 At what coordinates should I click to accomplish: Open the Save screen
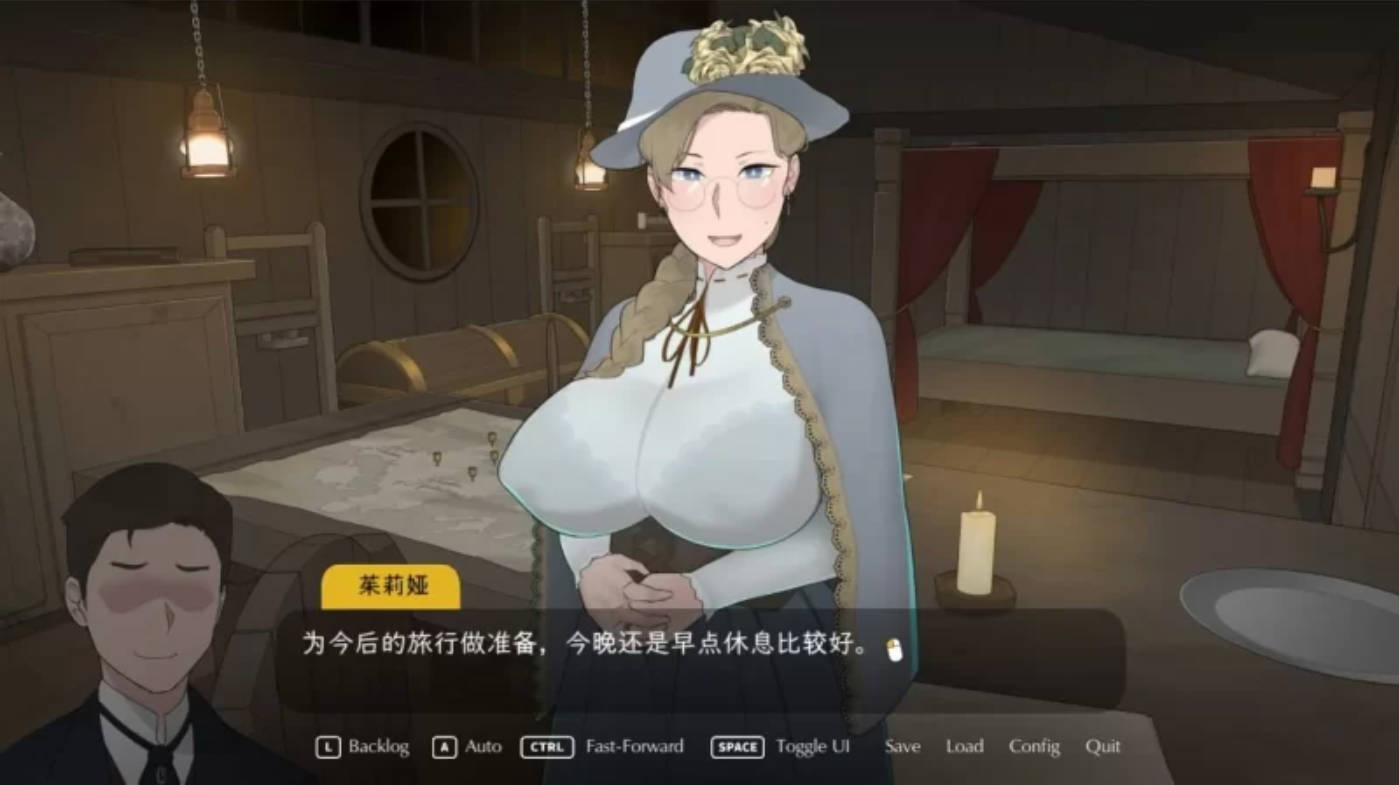[x=901, y=746]
